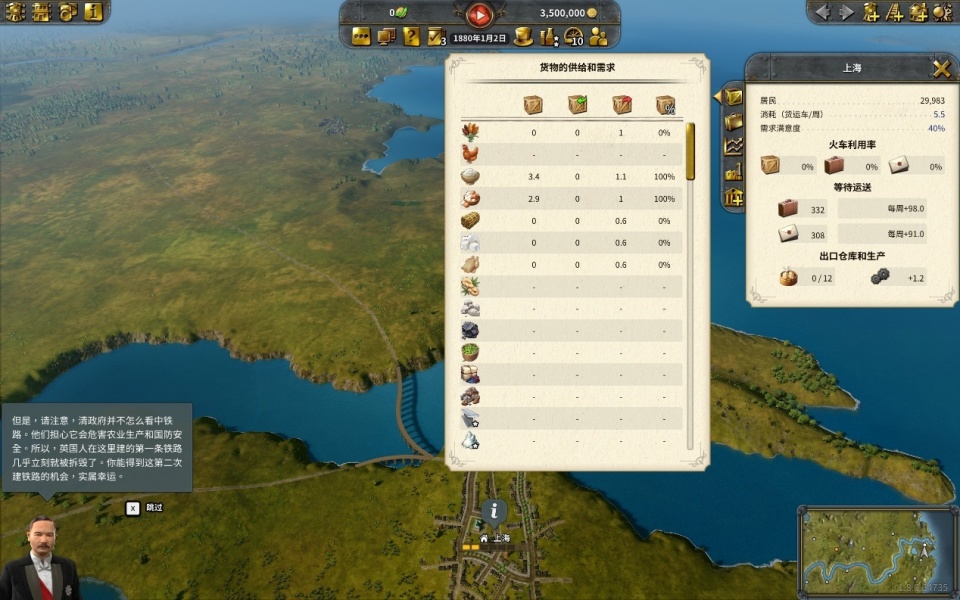Screen dimensions: 960x600
Task: Click the speedometer gauge icon showing 10
Action: (x=574, y=37)
